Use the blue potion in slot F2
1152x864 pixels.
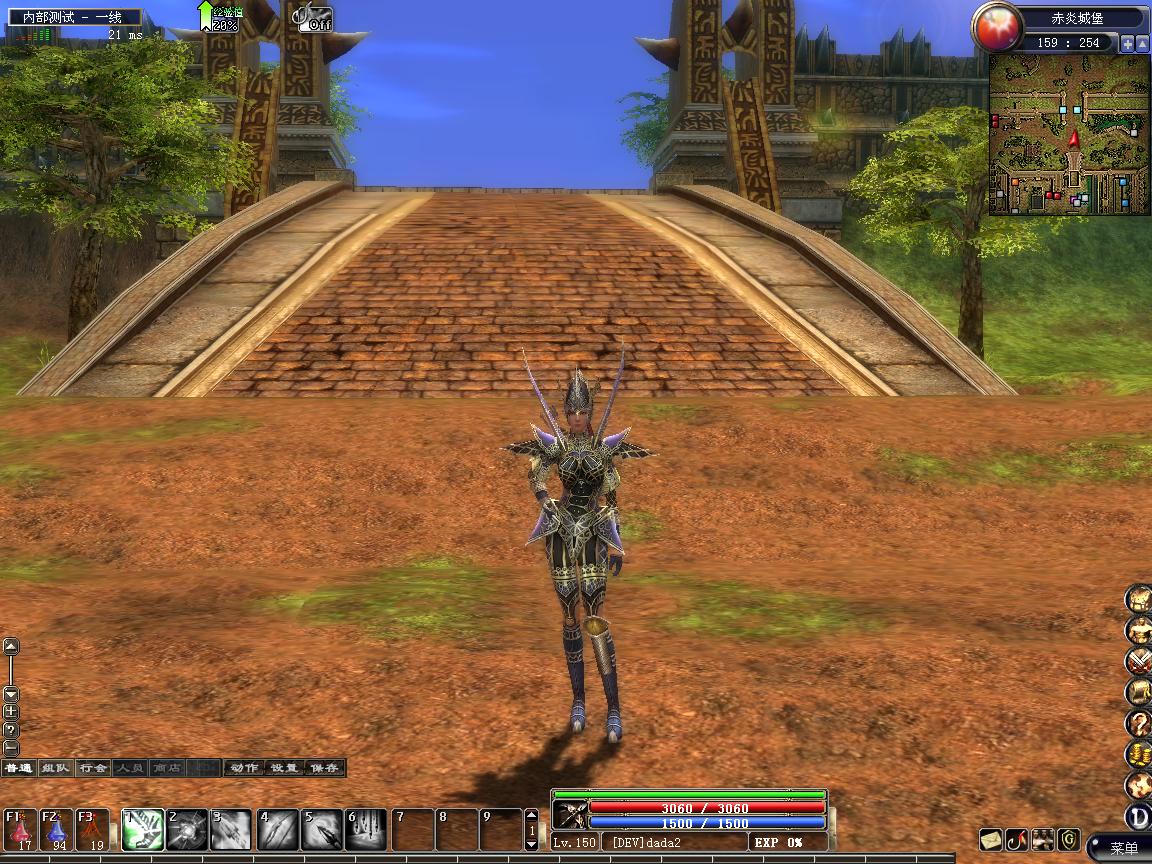[56, 829]
